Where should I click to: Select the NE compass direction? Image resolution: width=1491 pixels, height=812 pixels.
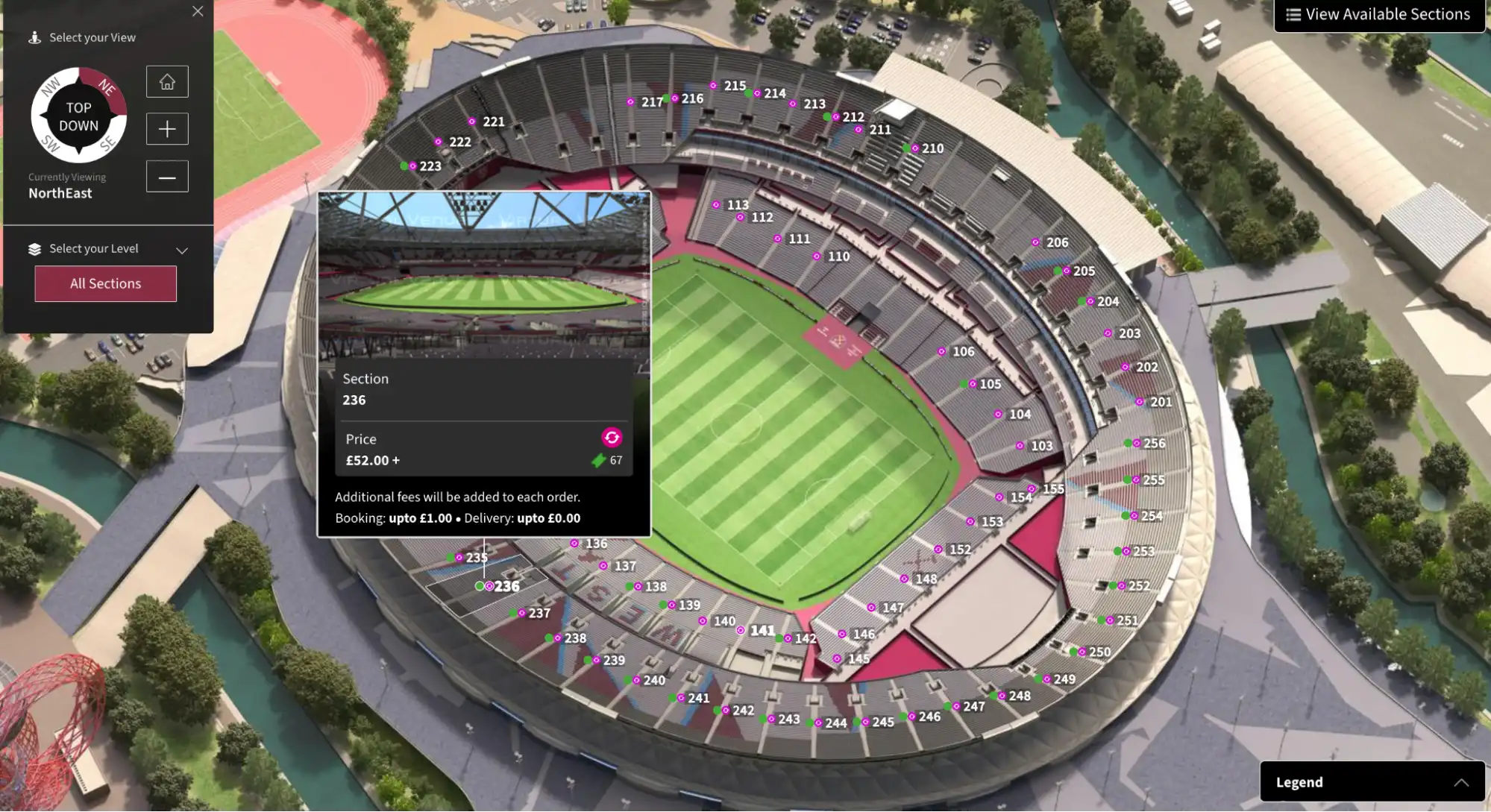pos(106,87)
